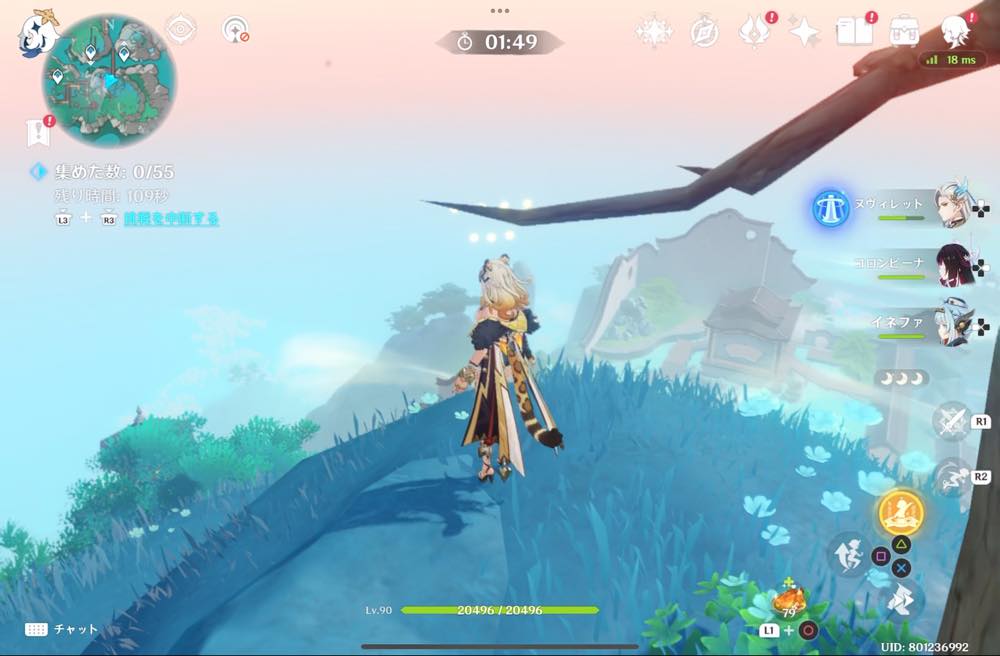
Task: Open the チャット chat box
Action: tap(62, 629)
